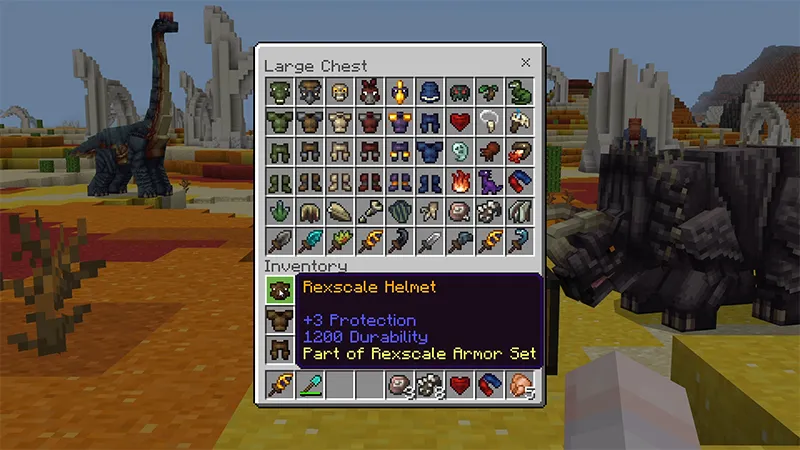Pick up the white necklace from the chest

[x=490, y=122]
